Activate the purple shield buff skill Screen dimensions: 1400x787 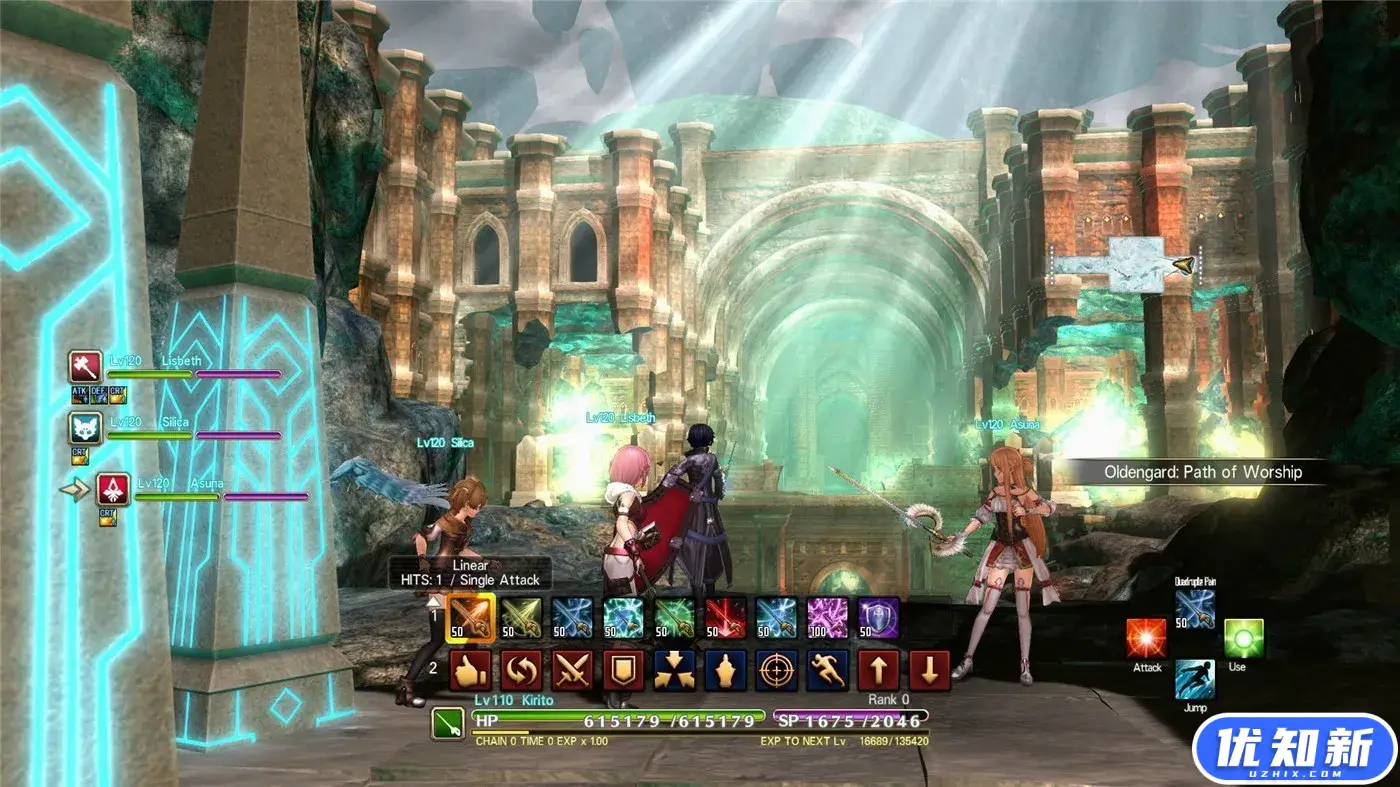tap(879, 618)
